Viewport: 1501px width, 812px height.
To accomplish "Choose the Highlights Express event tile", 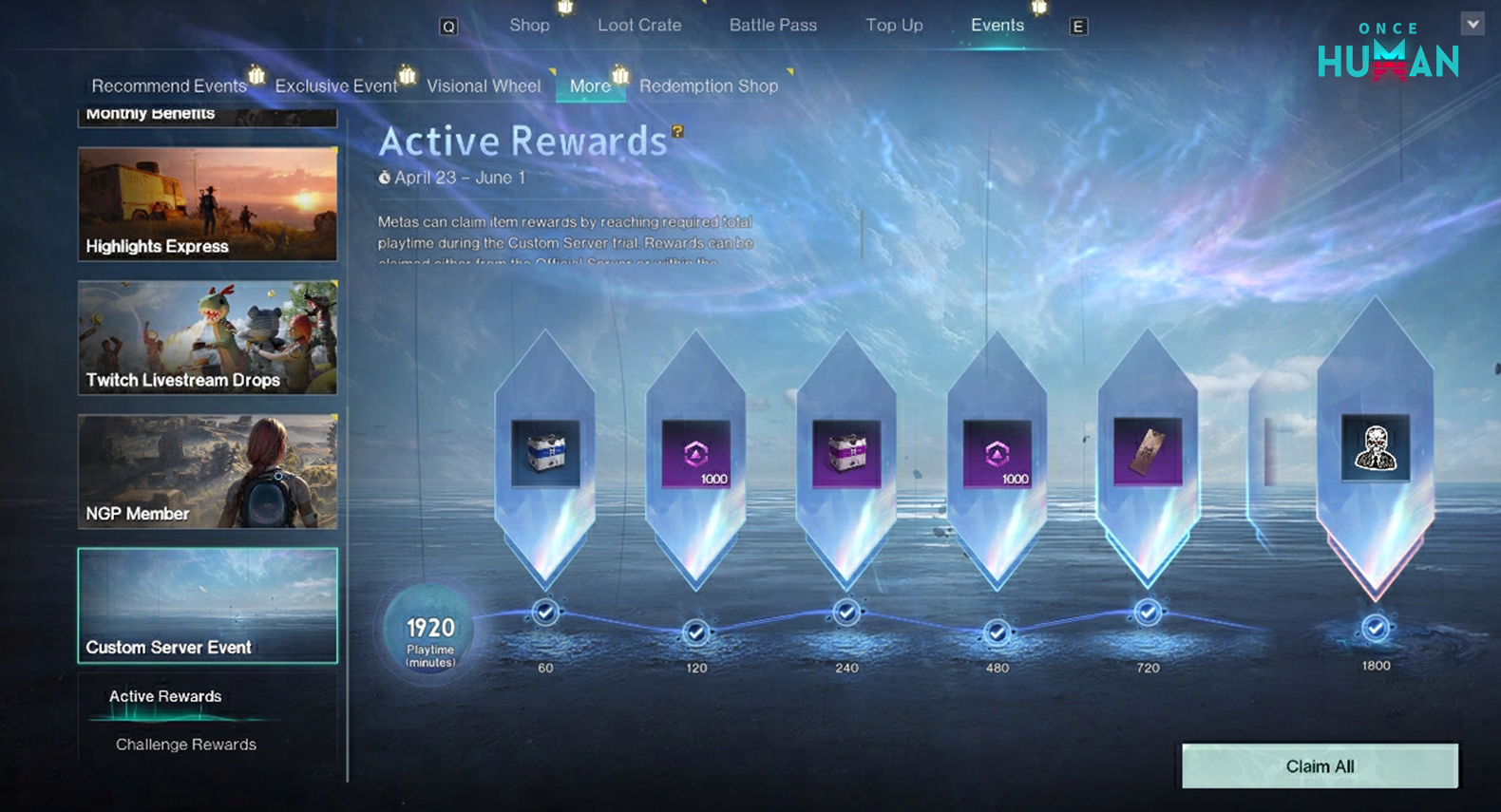I will 207,204.
